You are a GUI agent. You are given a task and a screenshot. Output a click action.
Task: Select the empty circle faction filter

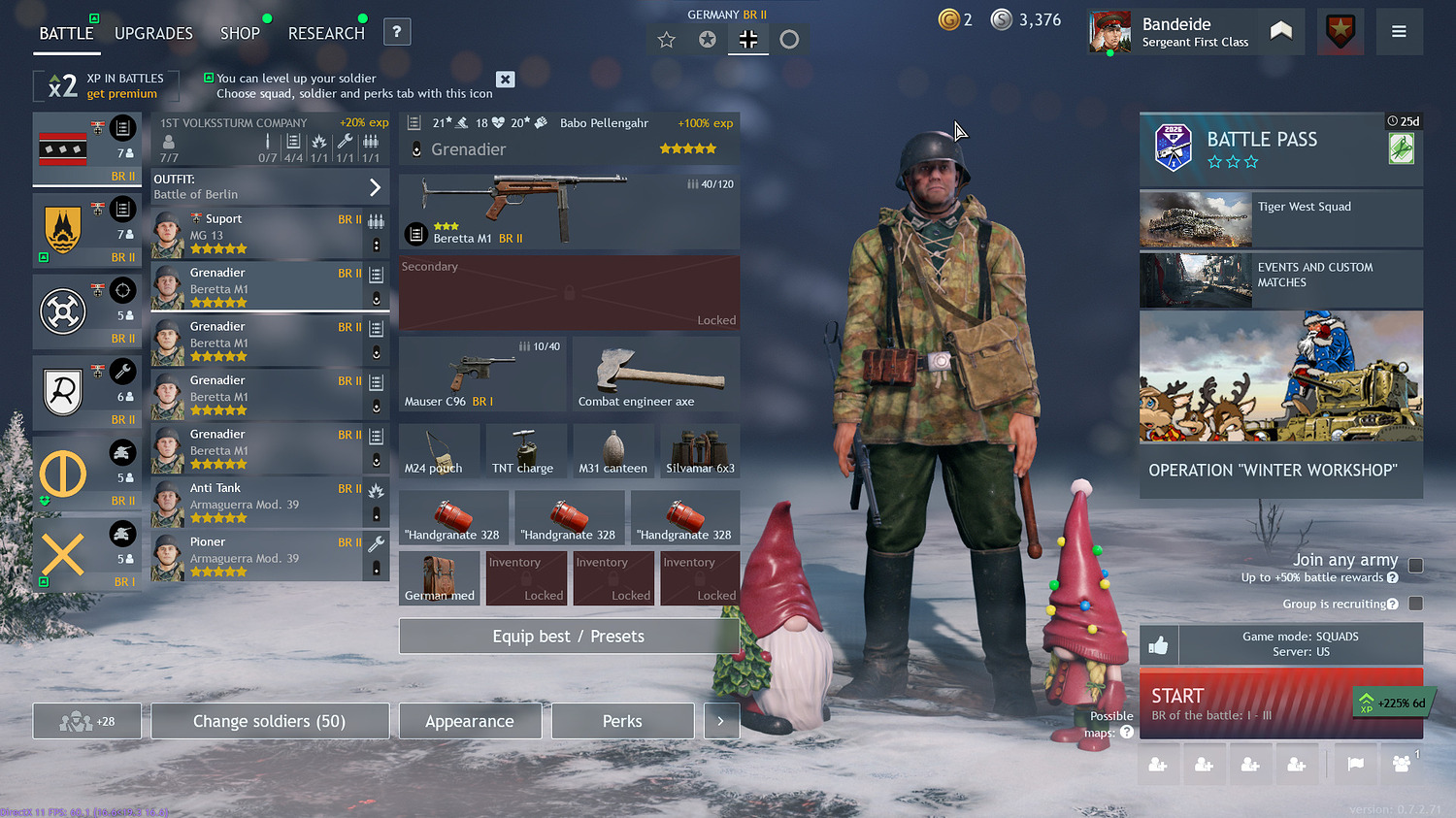(x=789, y=39)
